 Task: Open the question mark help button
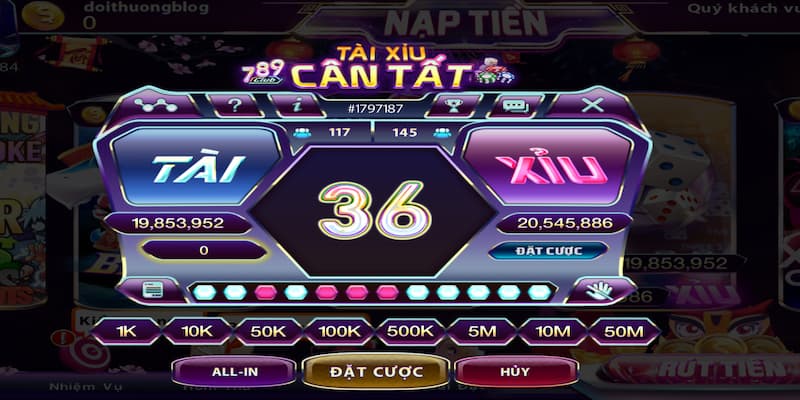(235, 104)
